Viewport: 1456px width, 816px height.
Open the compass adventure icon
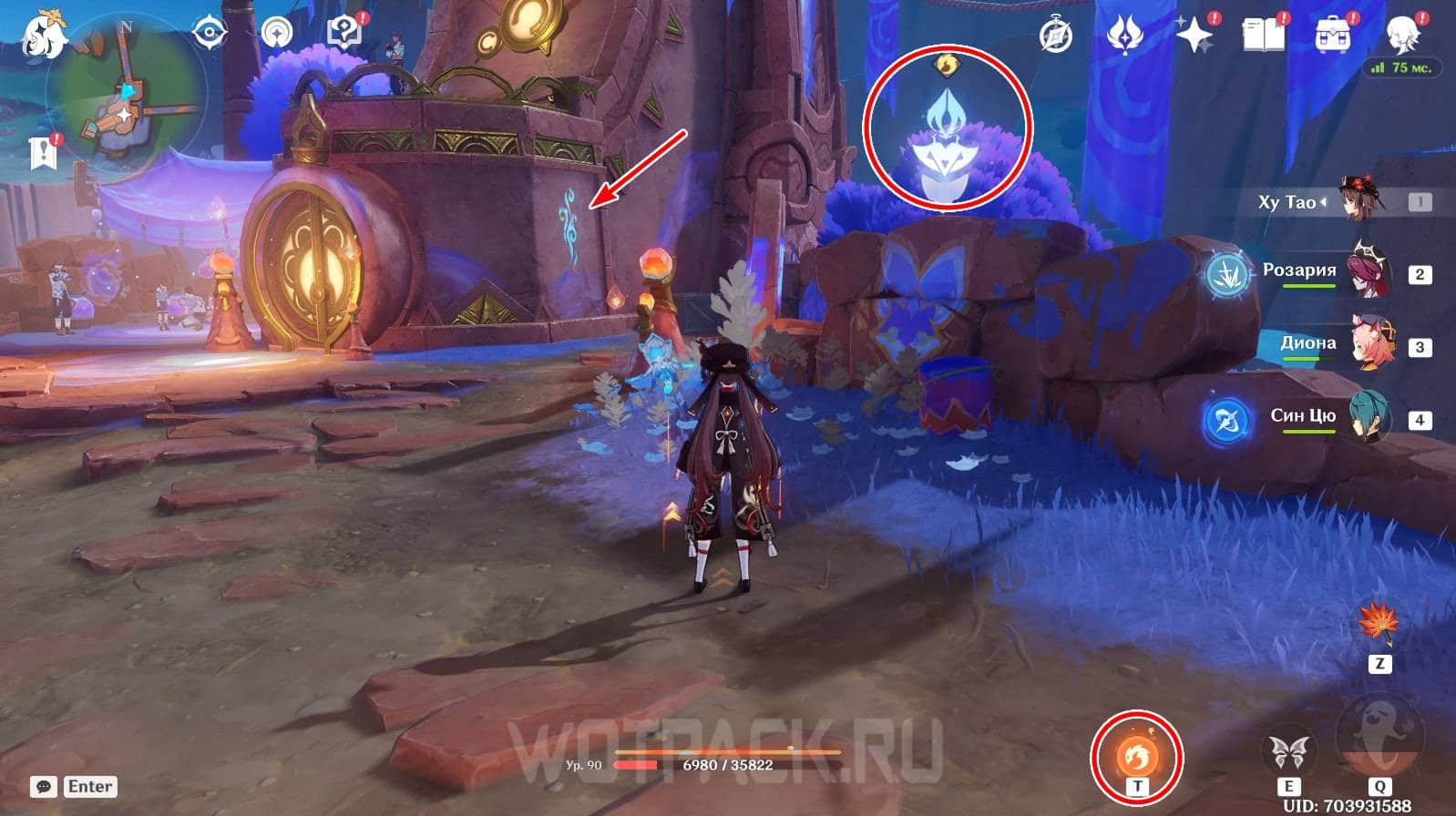(x=1056, y=36)
